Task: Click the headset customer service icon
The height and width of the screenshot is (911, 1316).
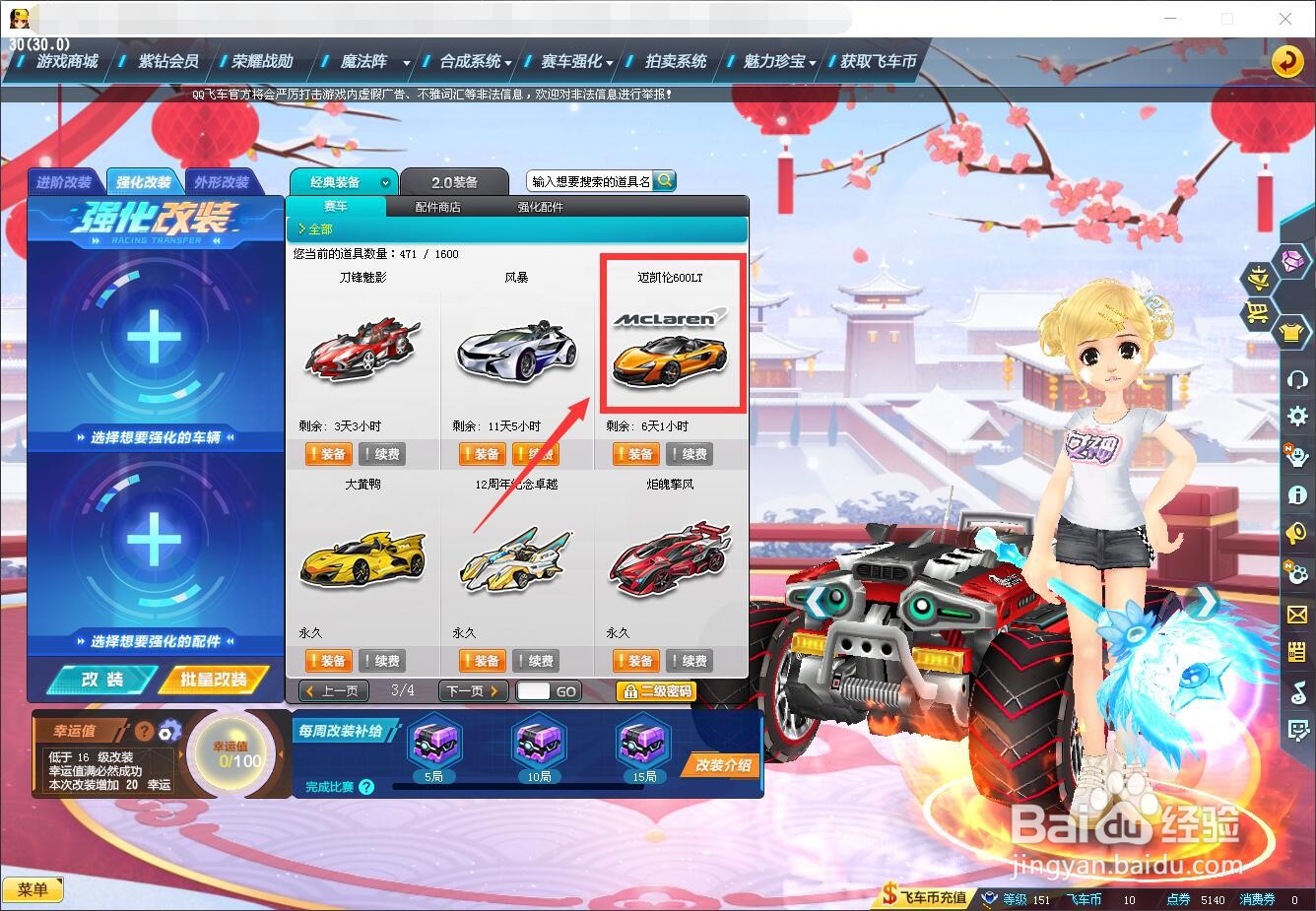Action: [1296, 376]
